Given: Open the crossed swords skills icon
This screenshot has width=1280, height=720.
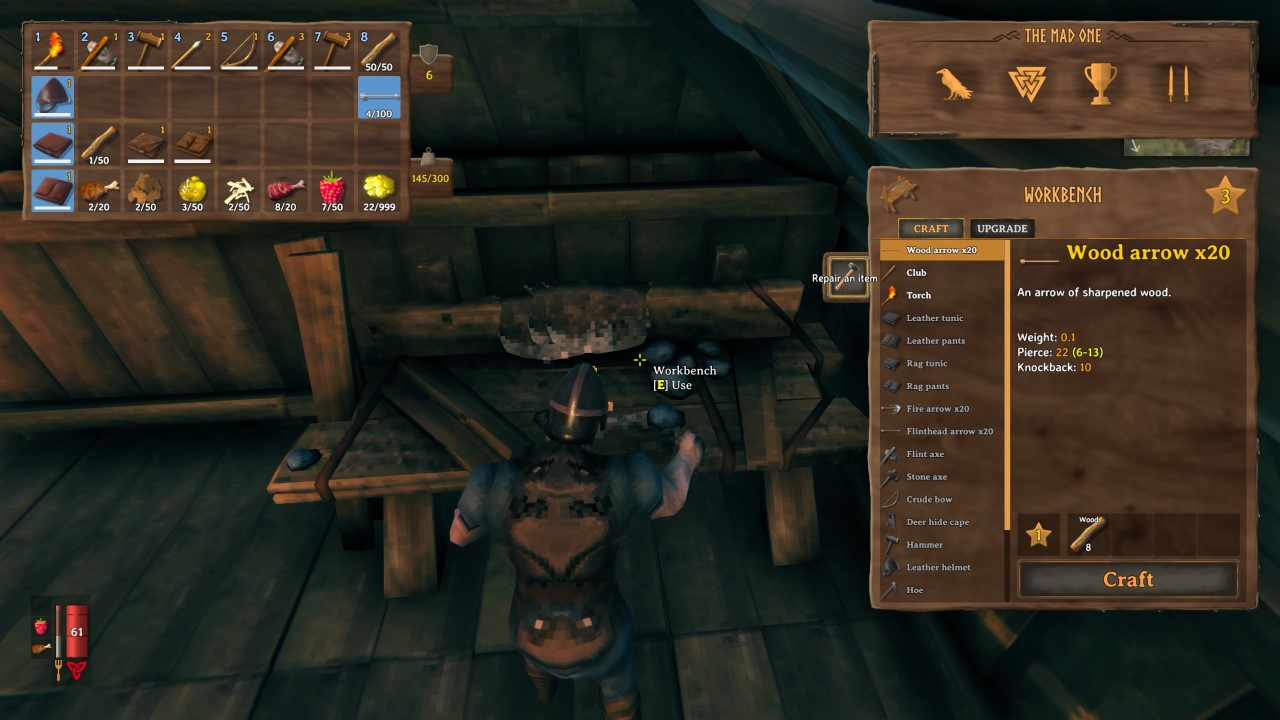Looking at the screenshot, I should (x=1178, y=84).
